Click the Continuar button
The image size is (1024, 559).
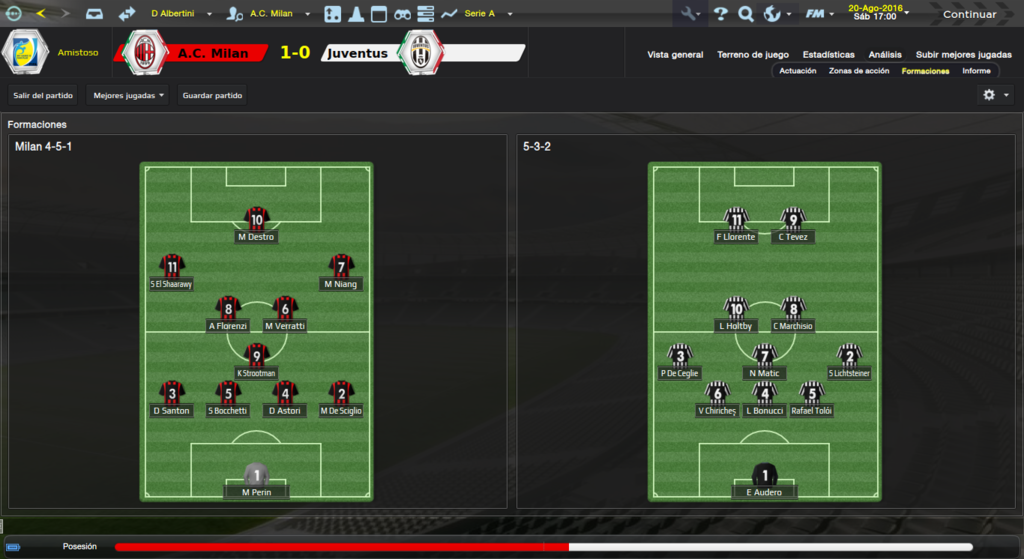pos(969,14)
